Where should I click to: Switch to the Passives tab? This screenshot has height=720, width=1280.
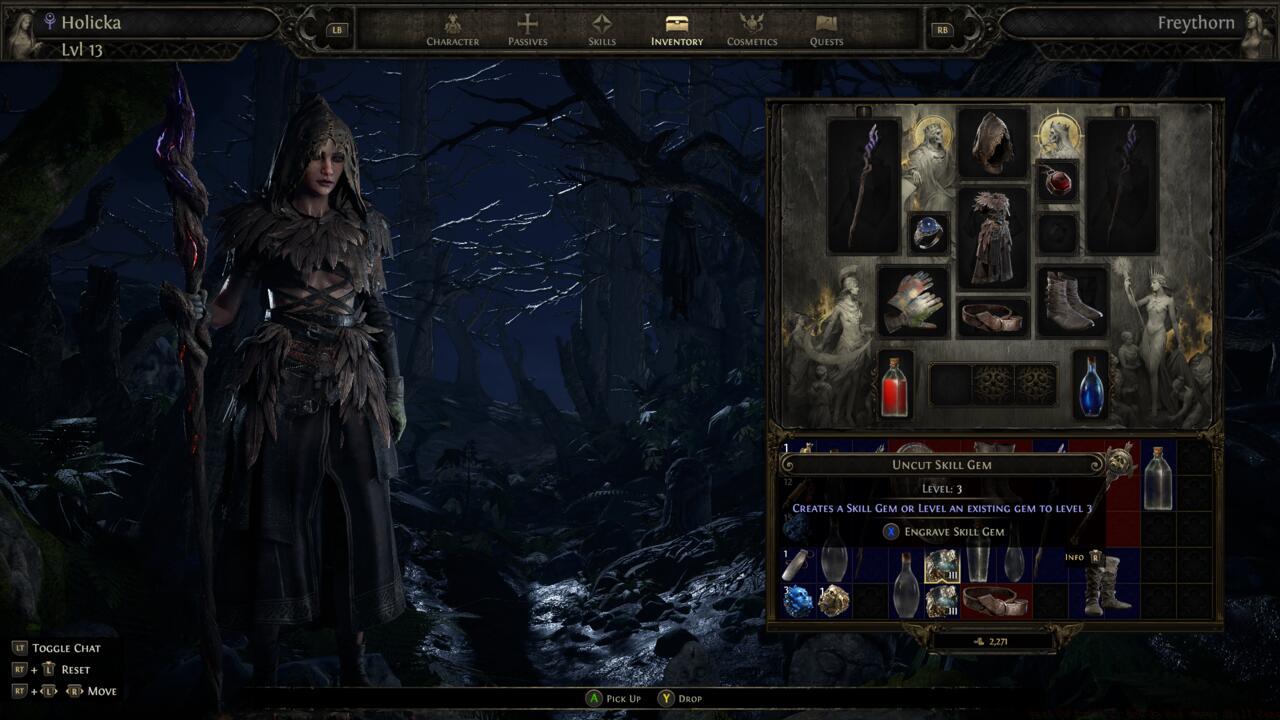point(527,29)
